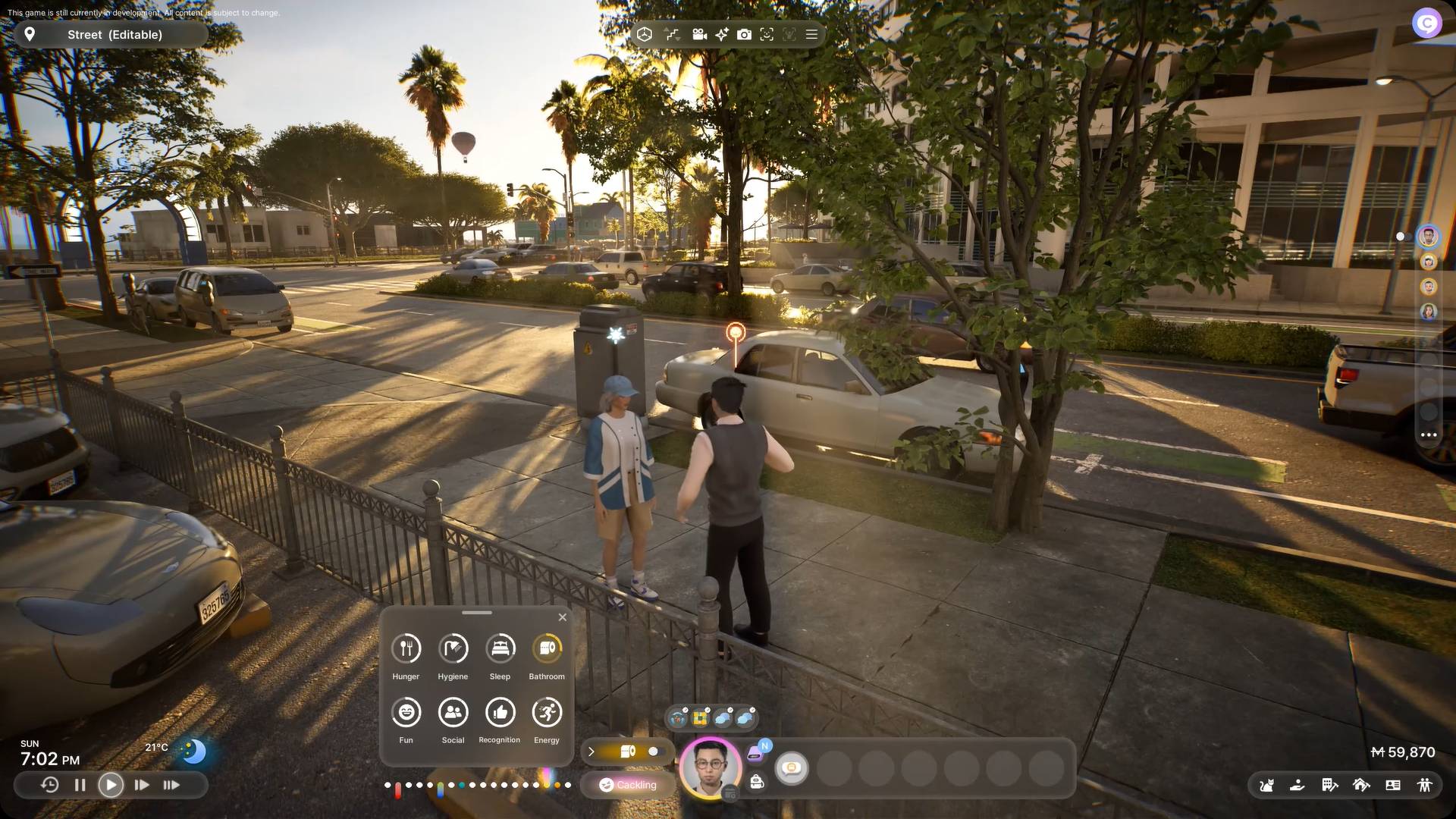Open the pets panel with the cat icon

[1266, 786]
